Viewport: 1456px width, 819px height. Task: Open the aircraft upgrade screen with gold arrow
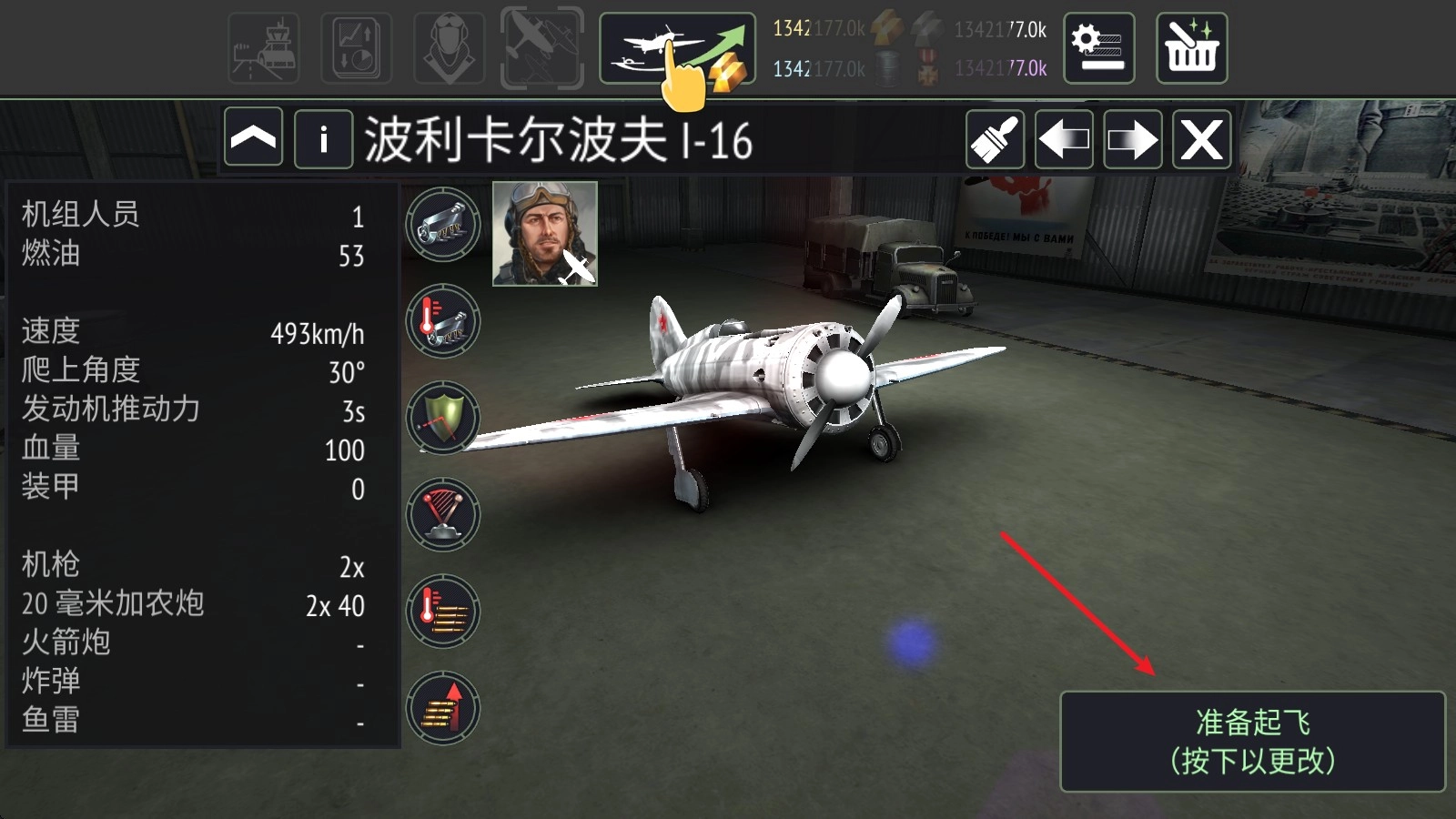[x=677, y=47]
